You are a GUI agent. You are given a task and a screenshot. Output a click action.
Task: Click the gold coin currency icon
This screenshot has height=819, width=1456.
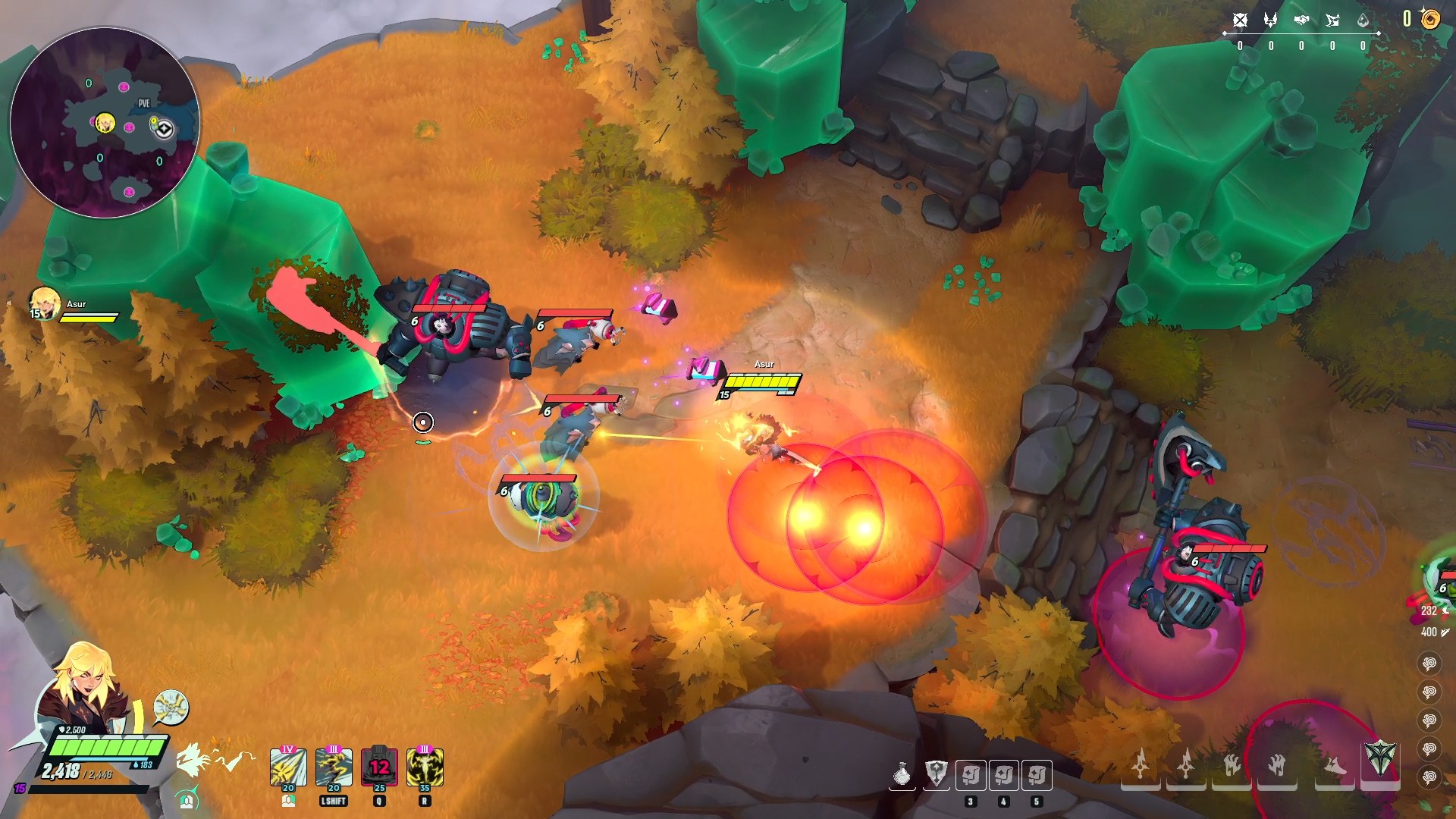1430,19
